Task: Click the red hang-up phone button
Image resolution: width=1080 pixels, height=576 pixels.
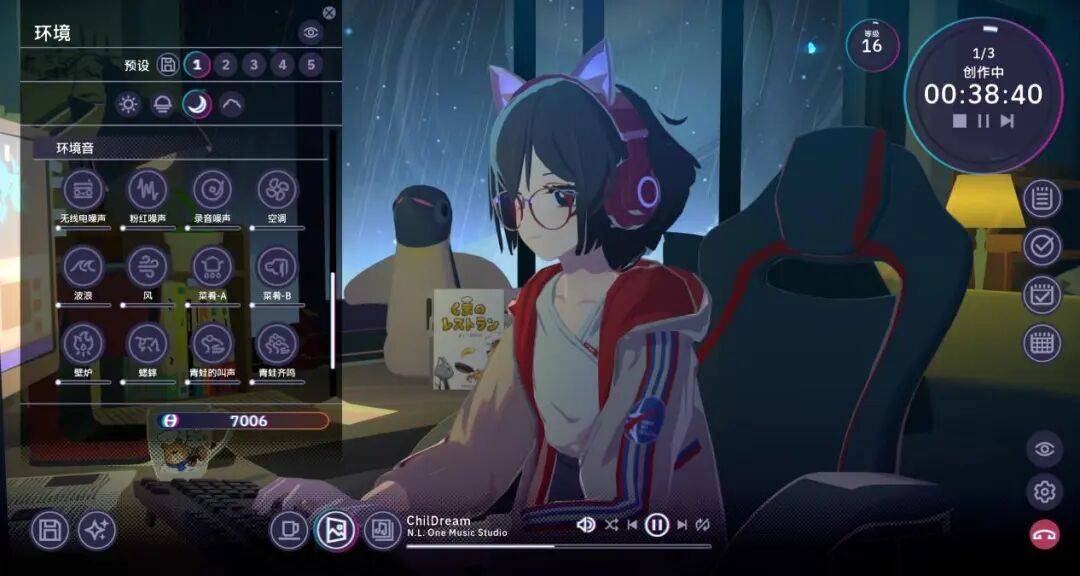Action: click(1044, 534)
